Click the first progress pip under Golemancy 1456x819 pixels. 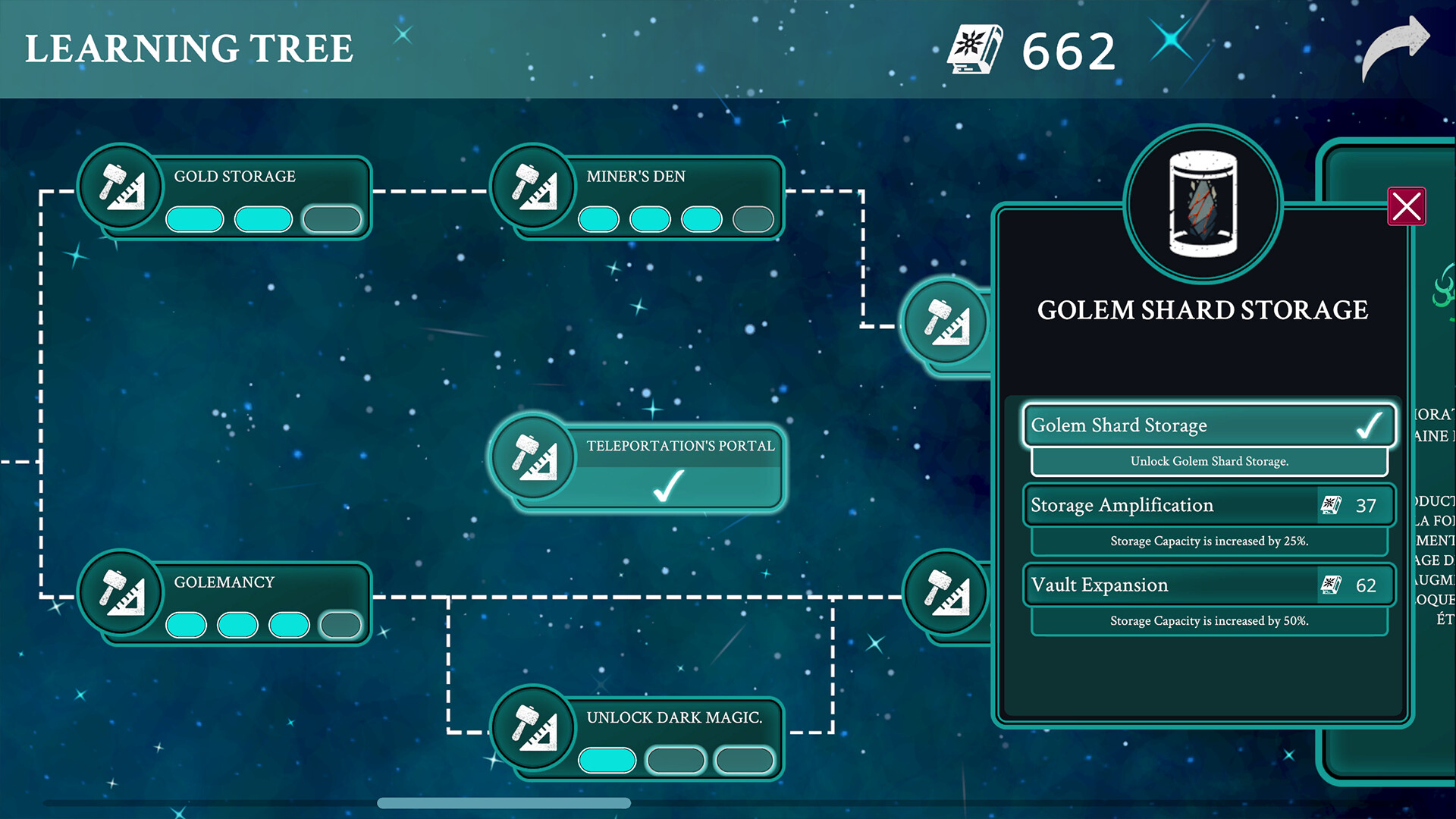point(189,625)
